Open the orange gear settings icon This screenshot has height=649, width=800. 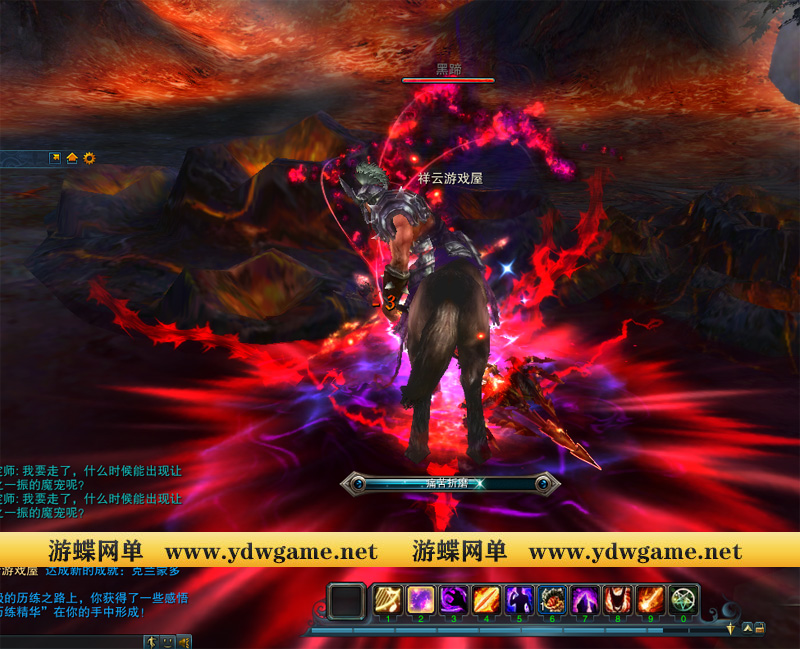(89, 158)
